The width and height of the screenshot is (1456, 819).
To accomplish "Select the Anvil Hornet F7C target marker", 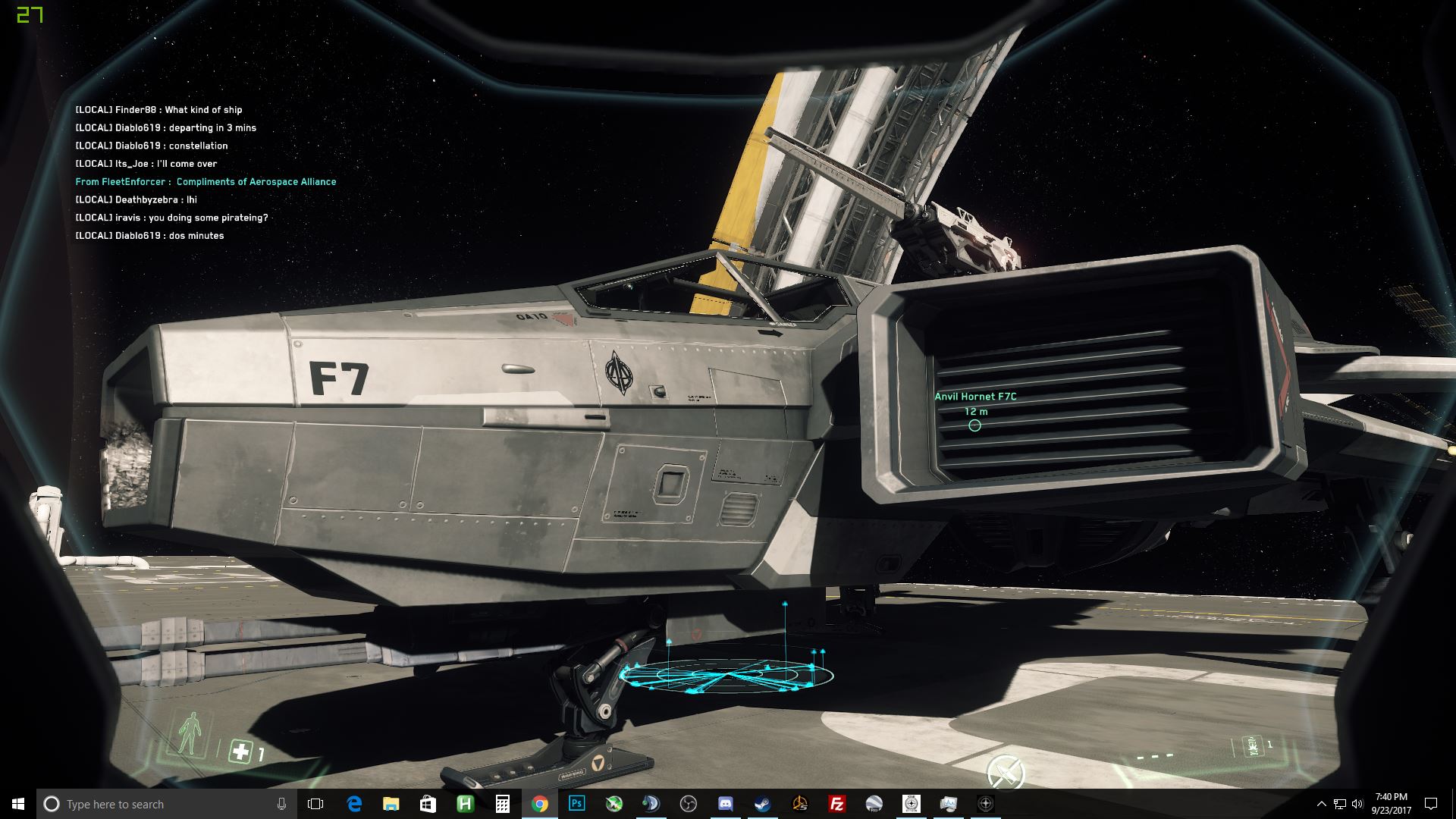I will point(974,425).
